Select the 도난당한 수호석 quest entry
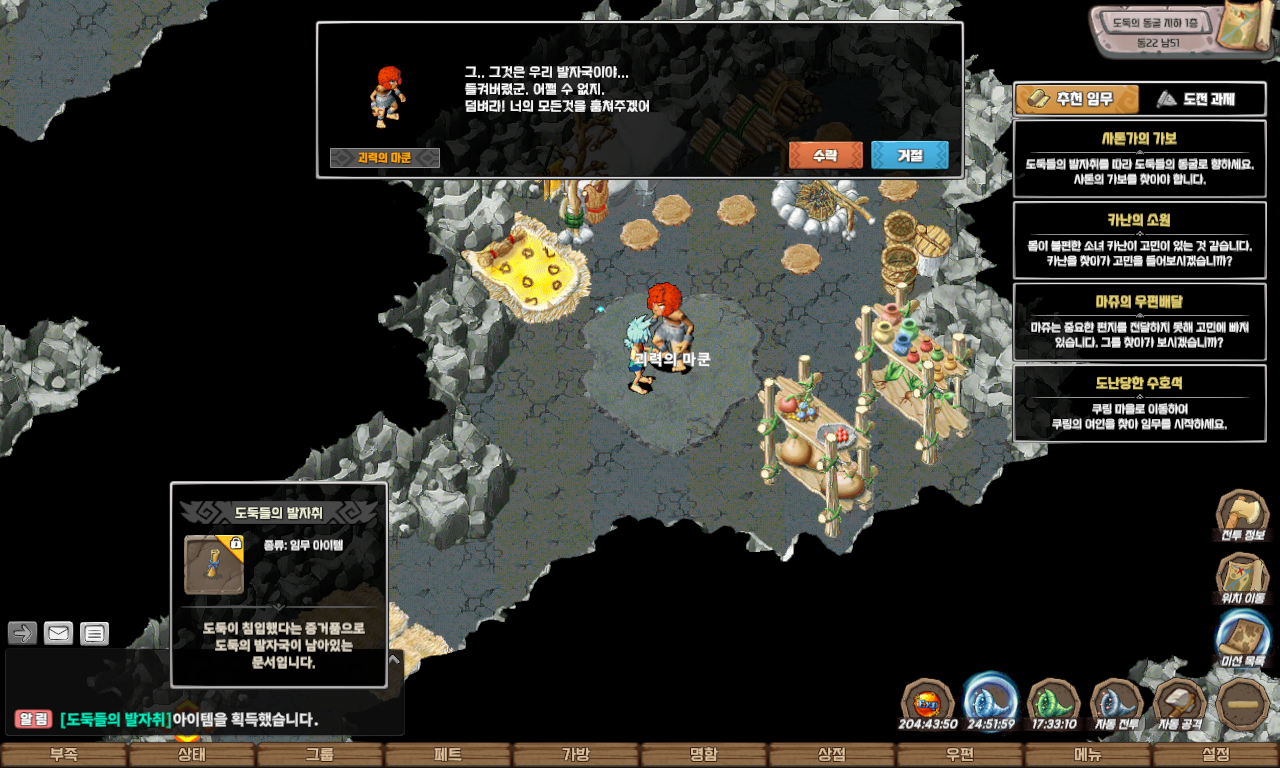Viewport: 1280px width, 768px height. coord(1139,403)
